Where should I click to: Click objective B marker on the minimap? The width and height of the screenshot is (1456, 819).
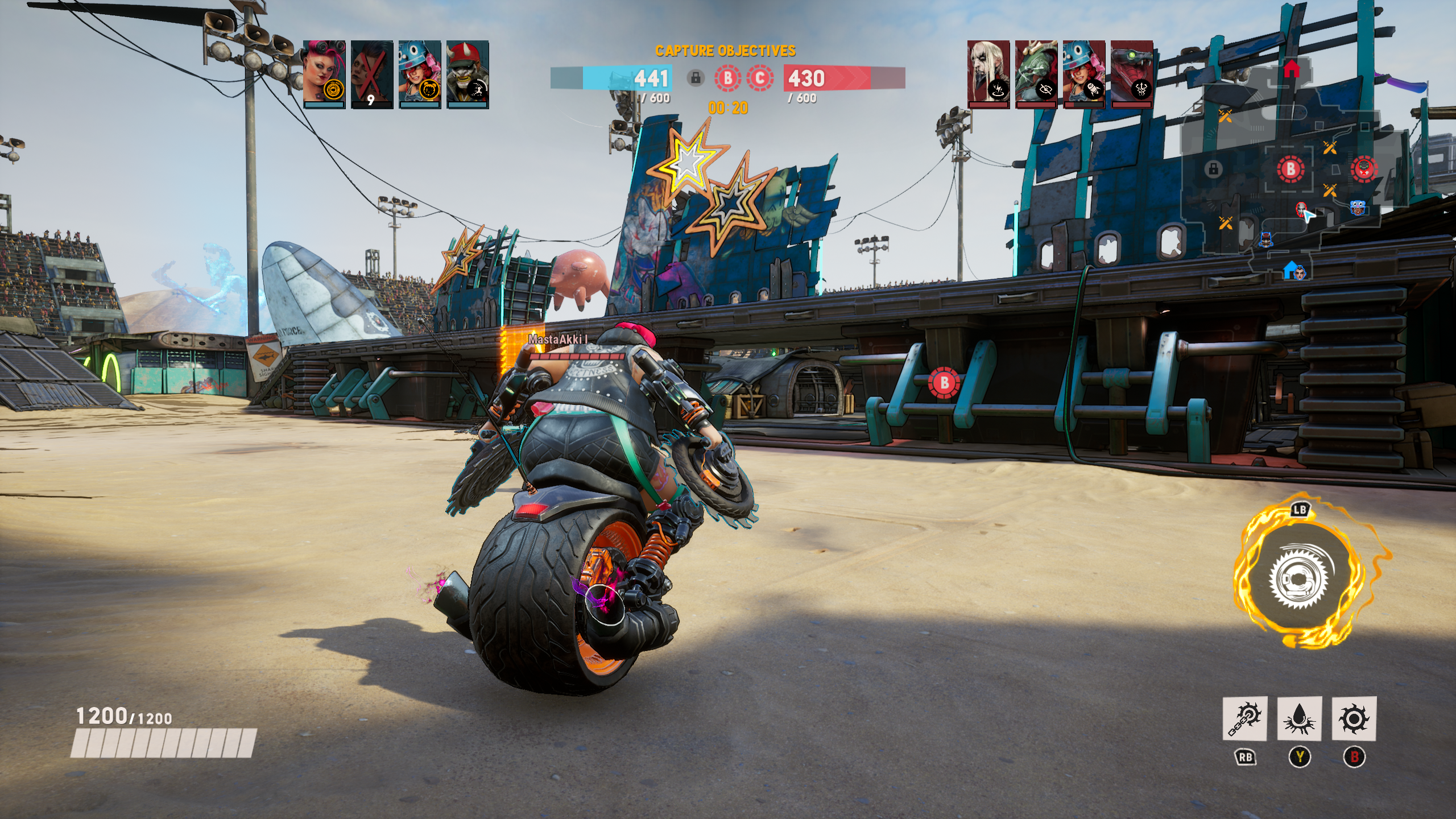tap(1290, 169)
